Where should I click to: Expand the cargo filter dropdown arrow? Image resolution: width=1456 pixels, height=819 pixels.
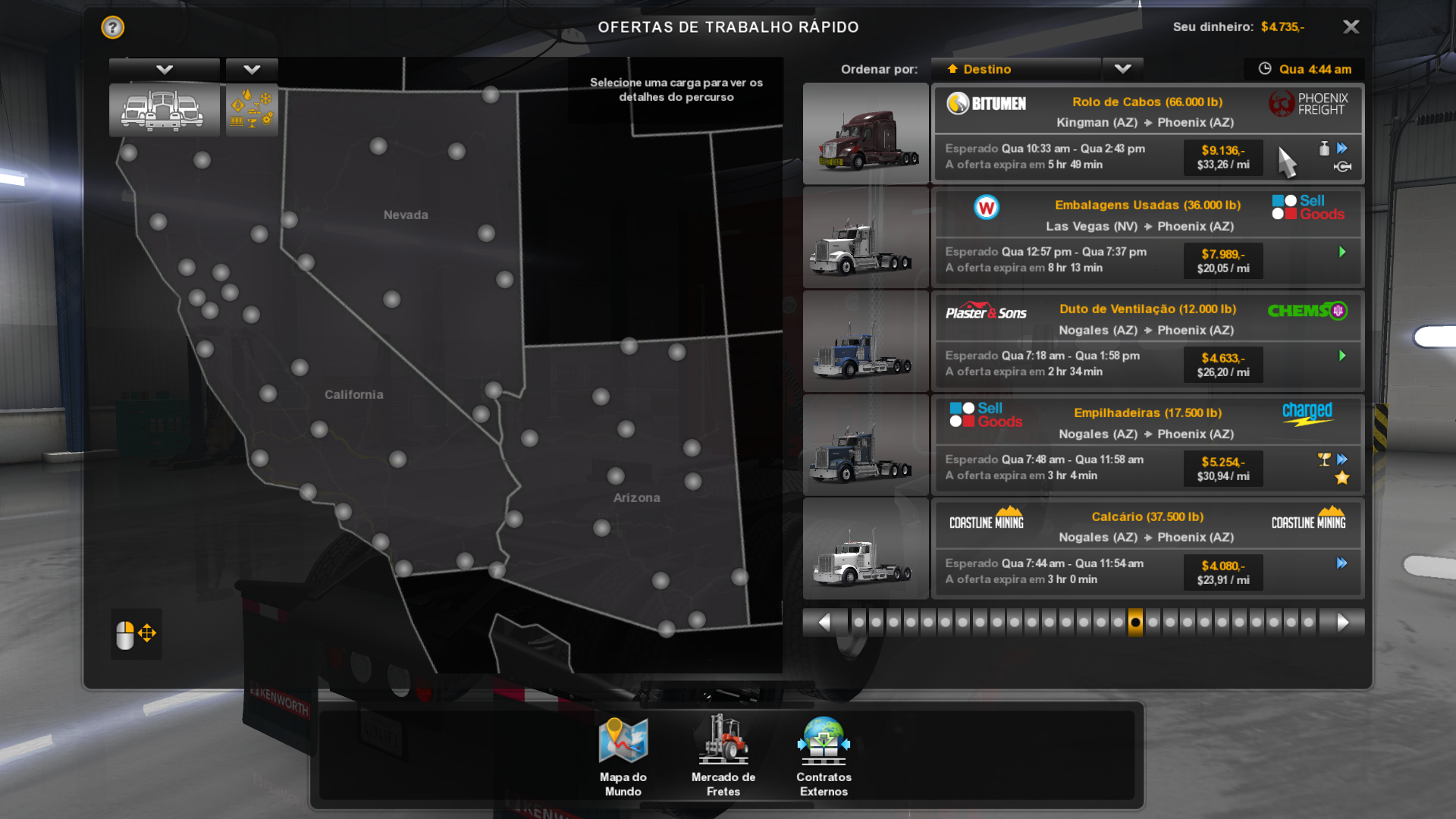pyautogui.click(x=252, y=70)
